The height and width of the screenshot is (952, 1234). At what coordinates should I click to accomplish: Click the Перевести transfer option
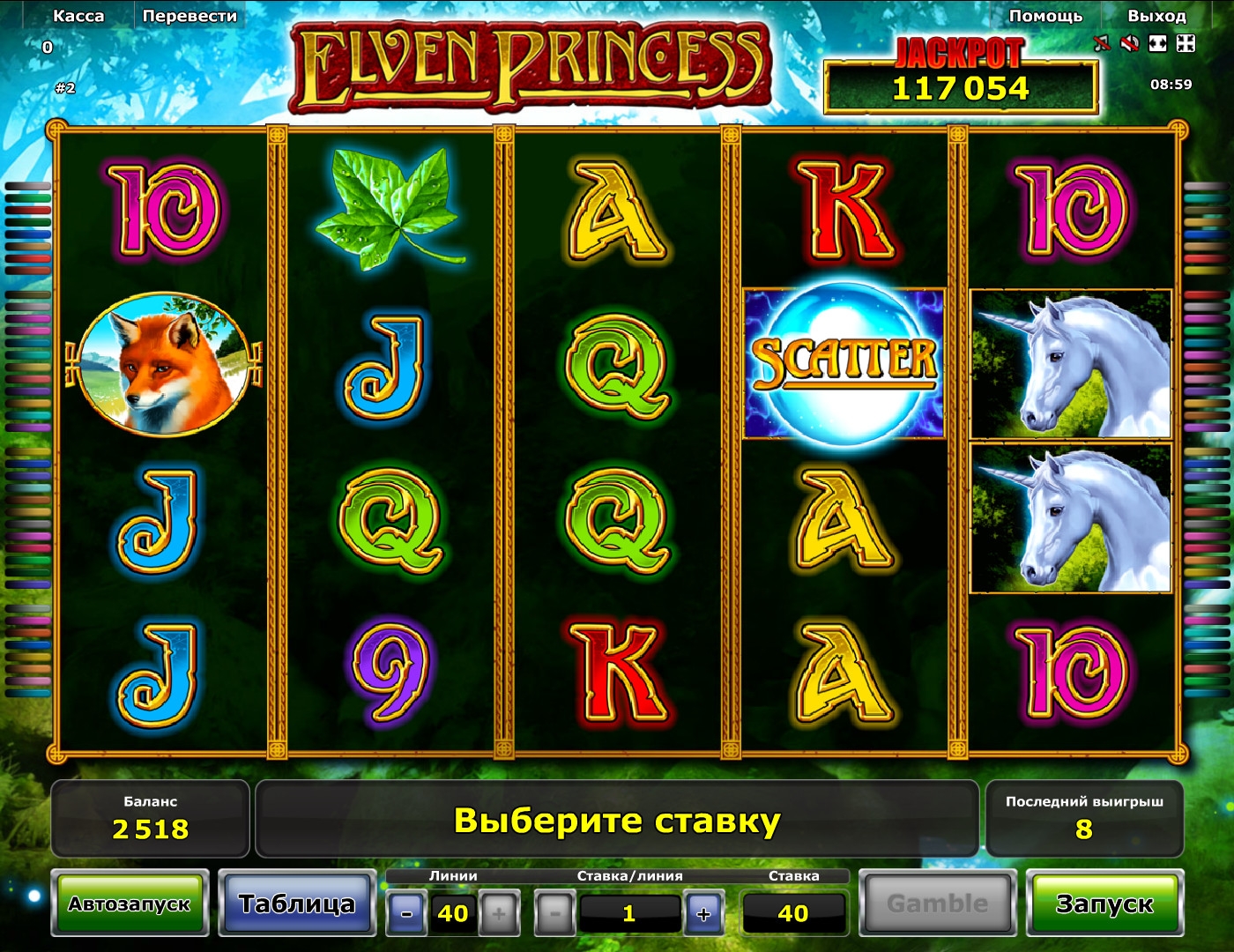[190, 16]
